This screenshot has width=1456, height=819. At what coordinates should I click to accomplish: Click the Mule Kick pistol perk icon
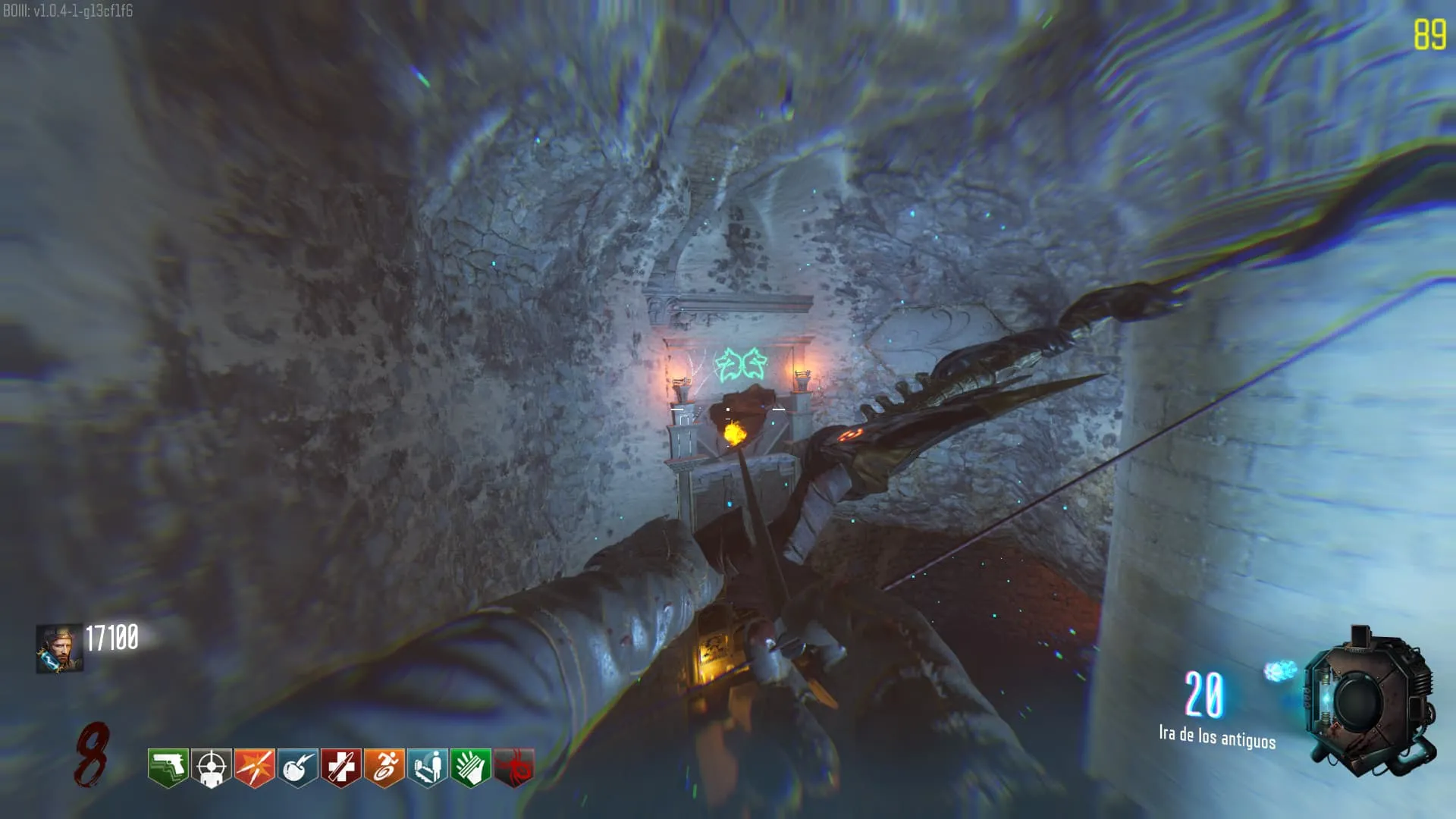pos(168,767)
